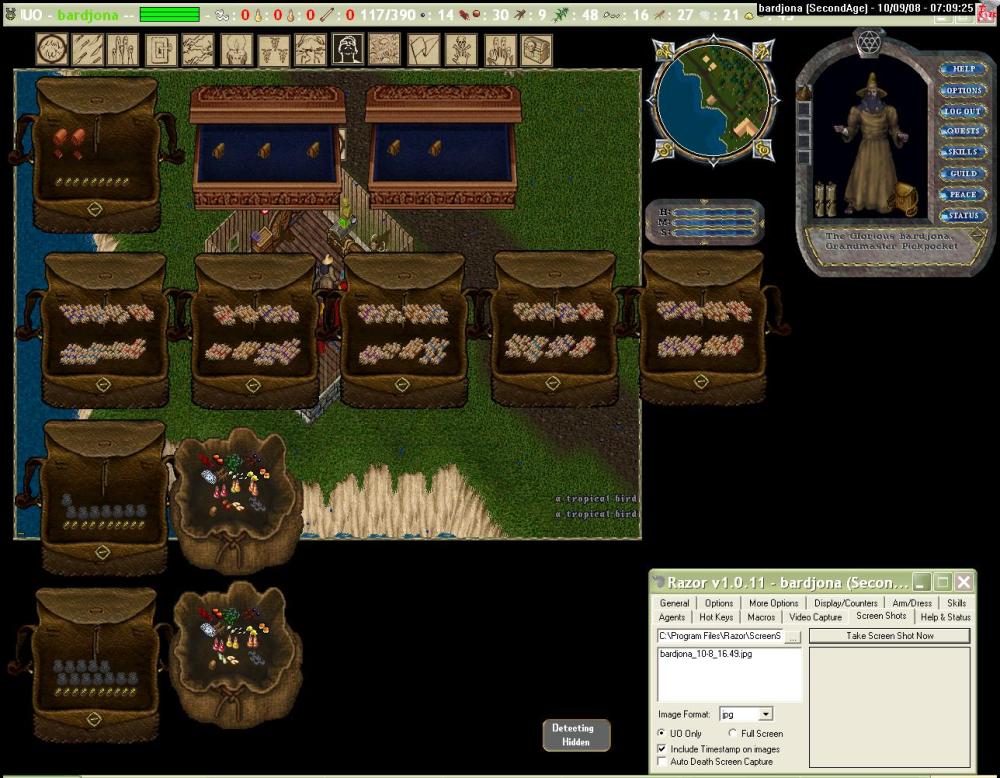Select the highlighted face skill icon
Viewport: 1000px width, 778px height.
pos(347,49)
